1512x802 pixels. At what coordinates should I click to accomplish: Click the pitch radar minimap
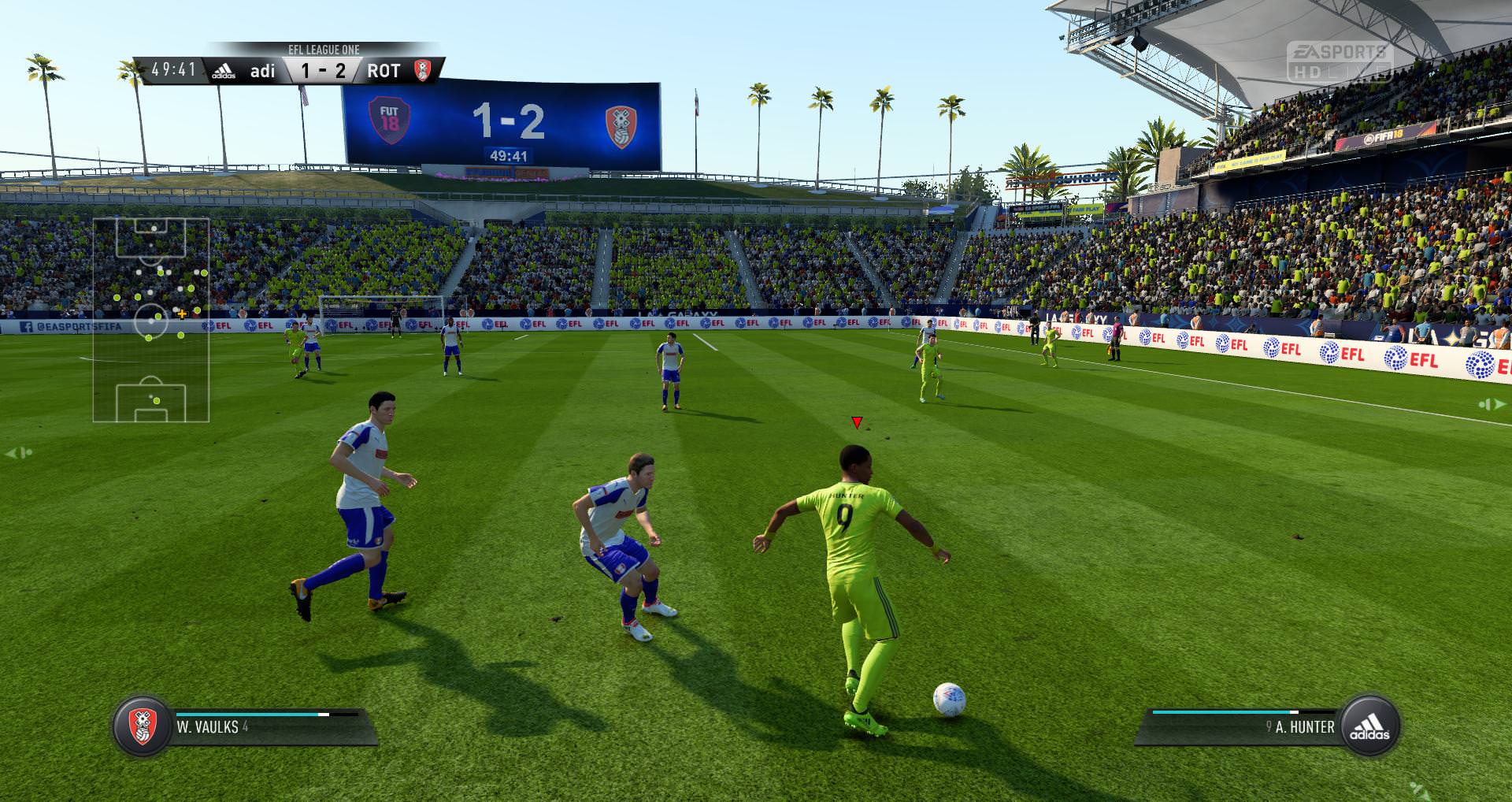(x=151, y=320)
